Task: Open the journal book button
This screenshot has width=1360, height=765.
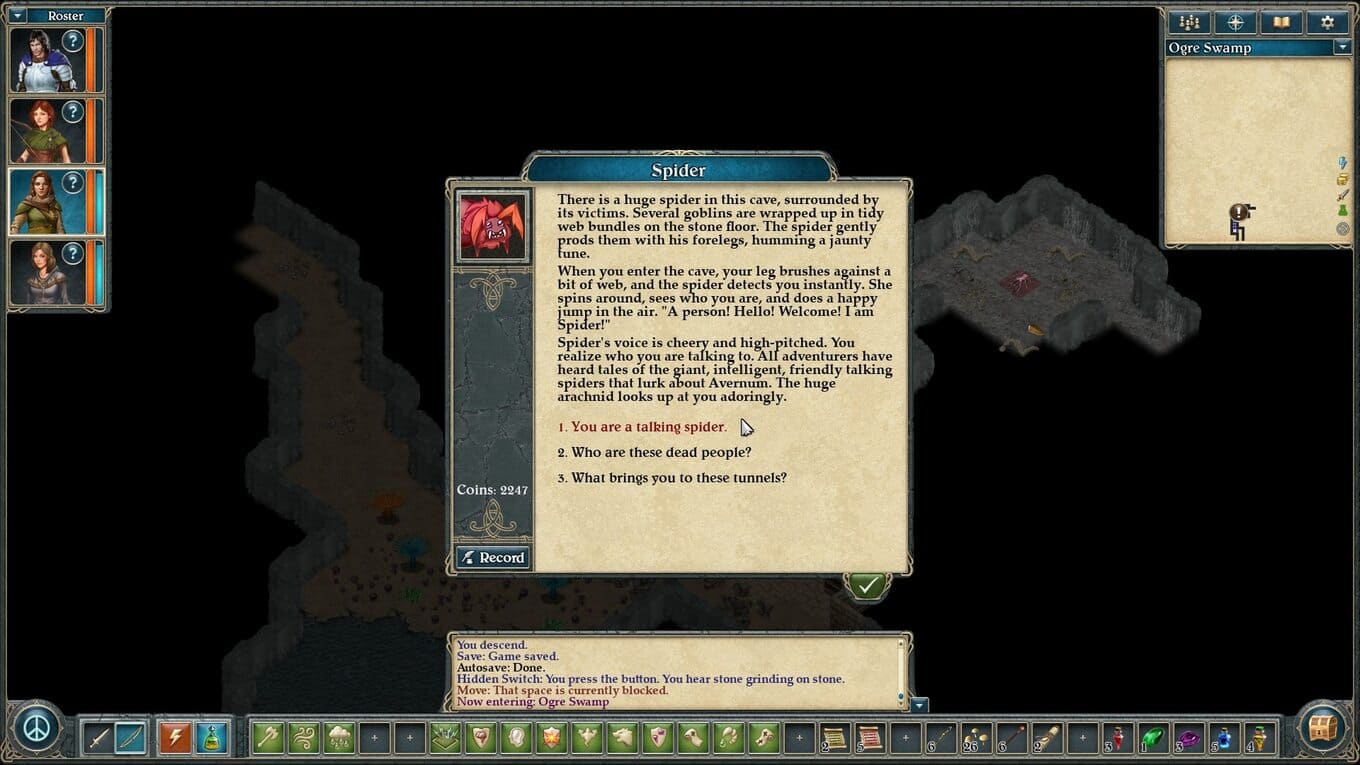Action: (x=1281, y=22)
